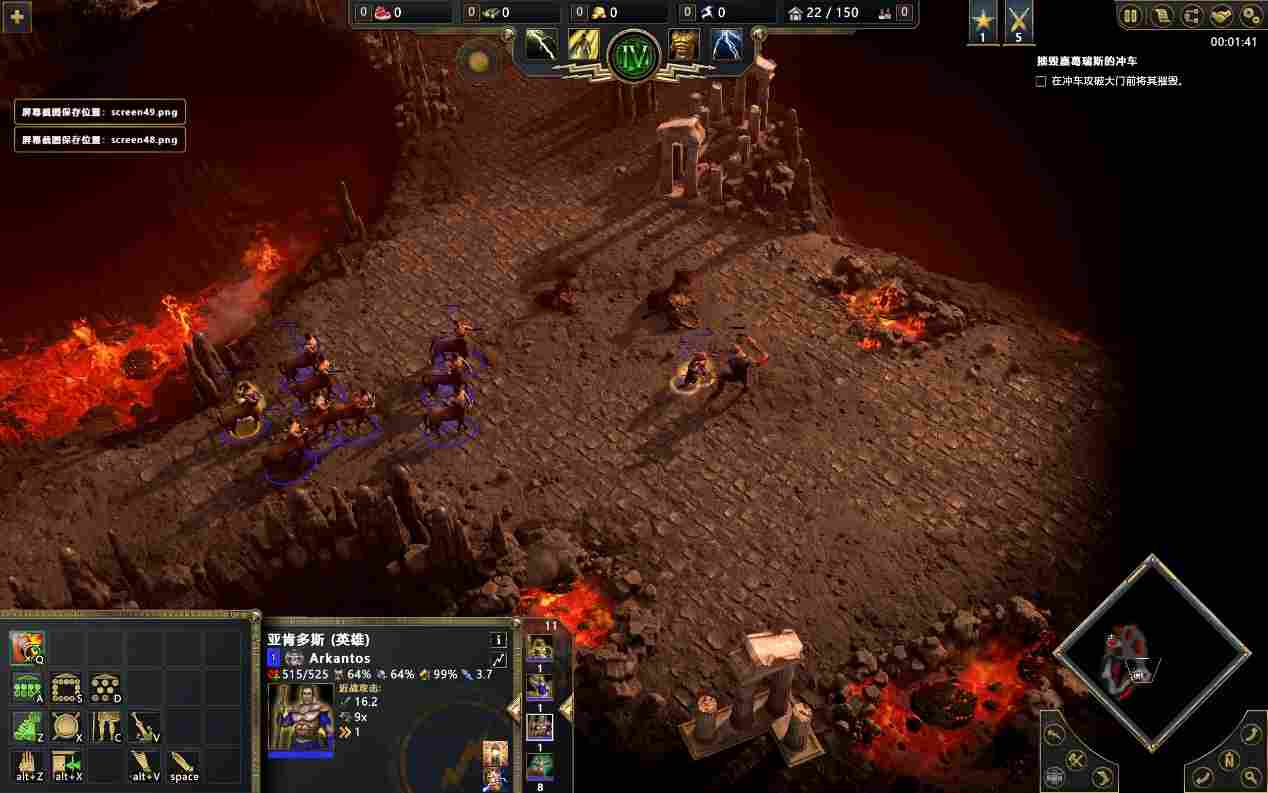Click the magnifier button beside the minimap
Image resolution: width=1268 pixels, height=793 pixels.
click(1250, 776)
